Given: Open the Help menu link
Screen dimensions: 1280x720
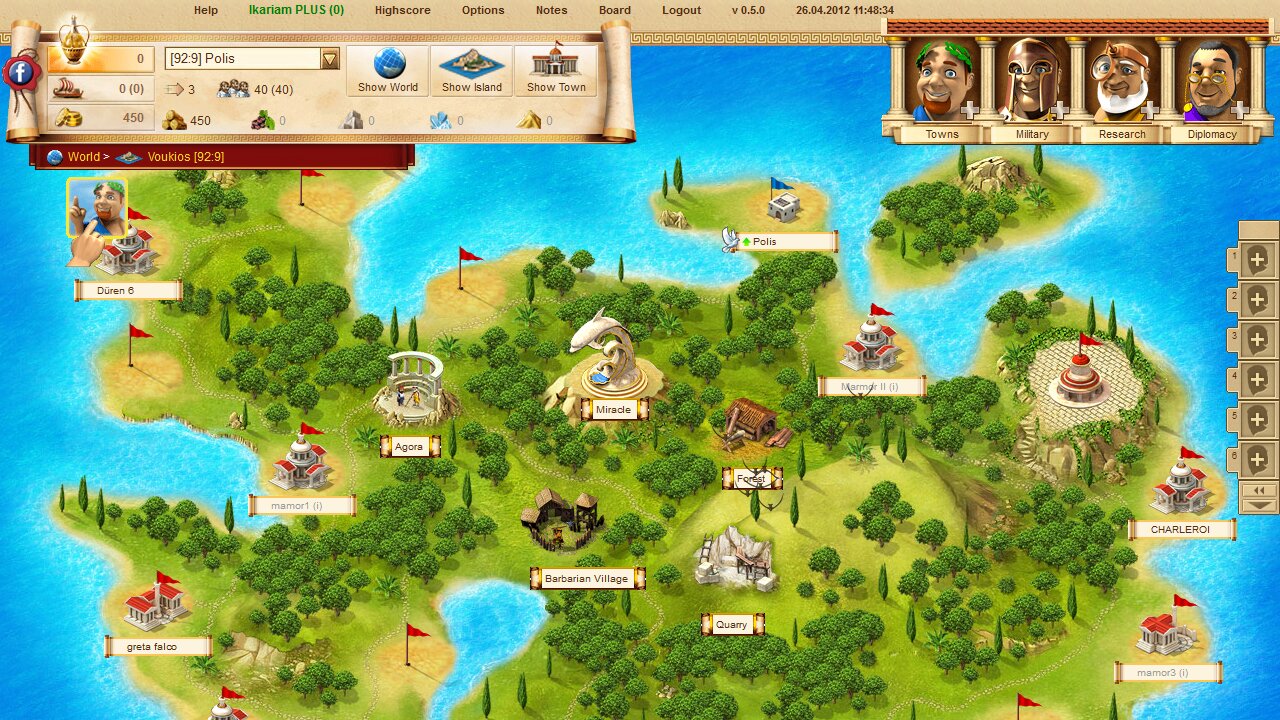Looking at the screenshot, I should [205, 10].
